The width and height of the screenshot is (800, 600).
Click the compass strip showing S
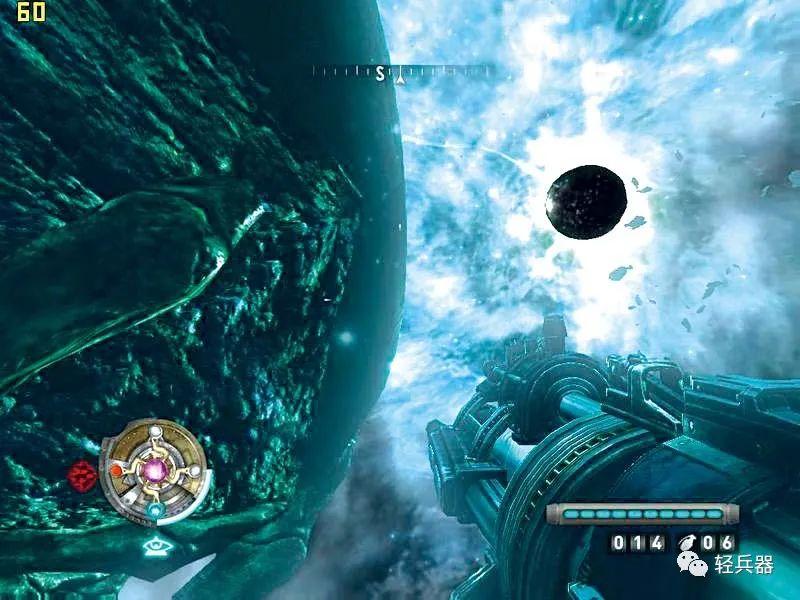tap(402, 72)
